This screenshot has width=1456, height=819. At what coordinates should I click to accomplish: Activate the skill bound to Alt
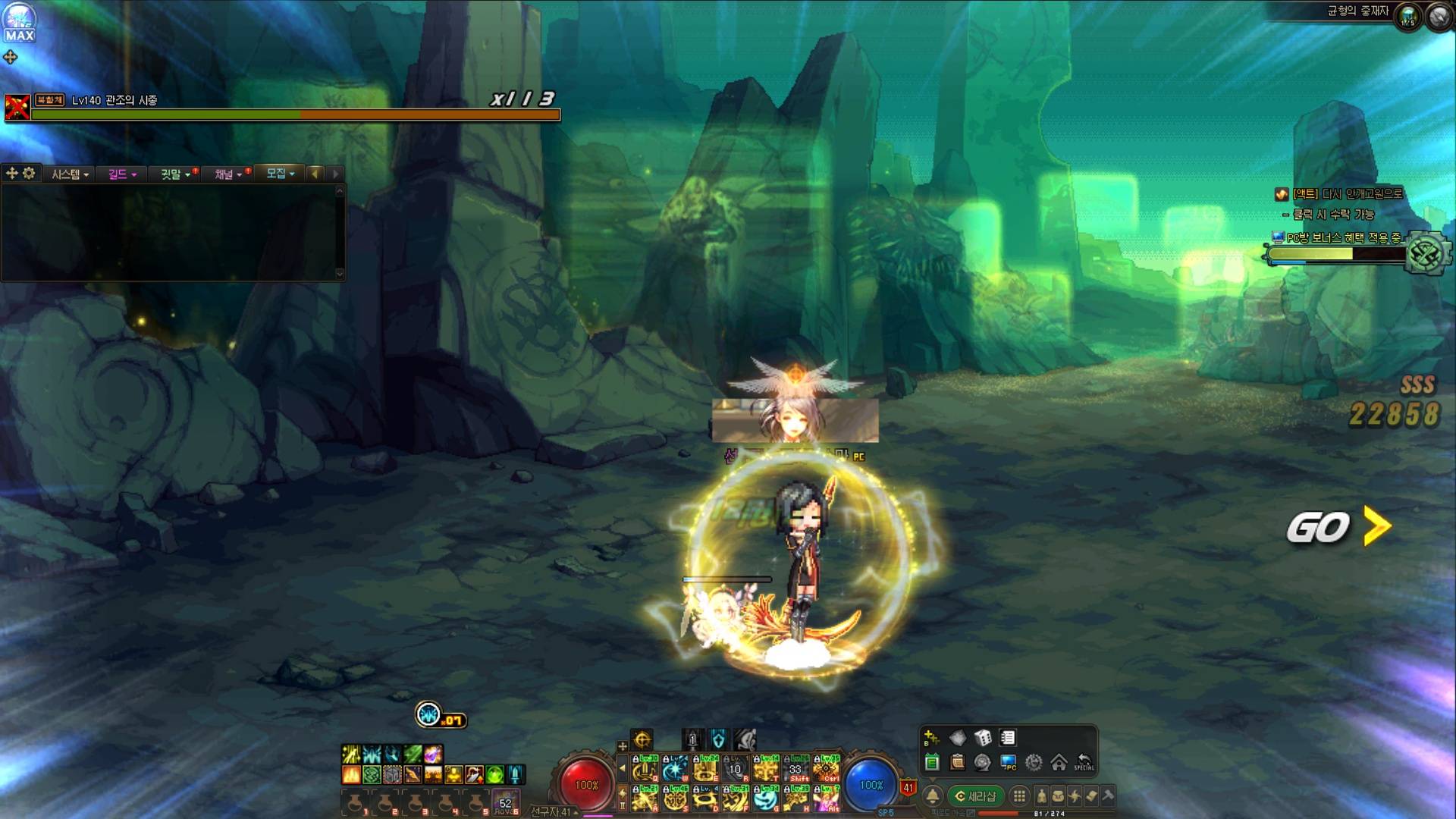(827, 799)
